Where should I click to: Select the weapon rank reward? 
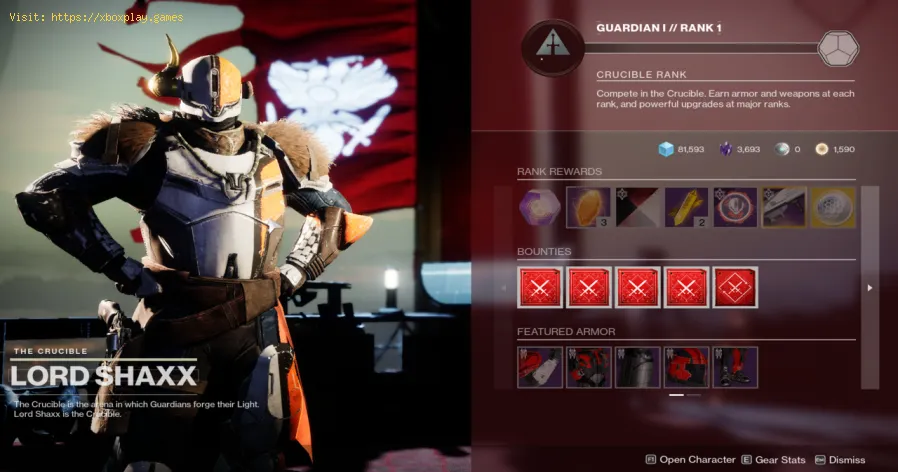784,208
